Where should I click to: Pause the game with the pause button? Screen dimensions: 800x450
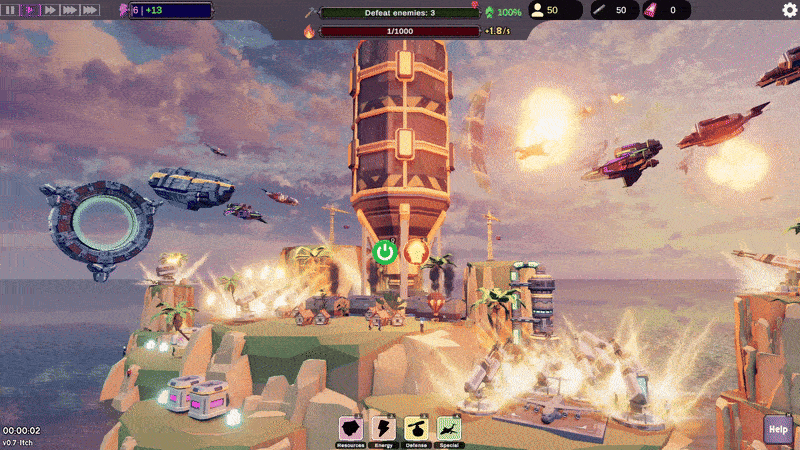click(x=10, y=10)
